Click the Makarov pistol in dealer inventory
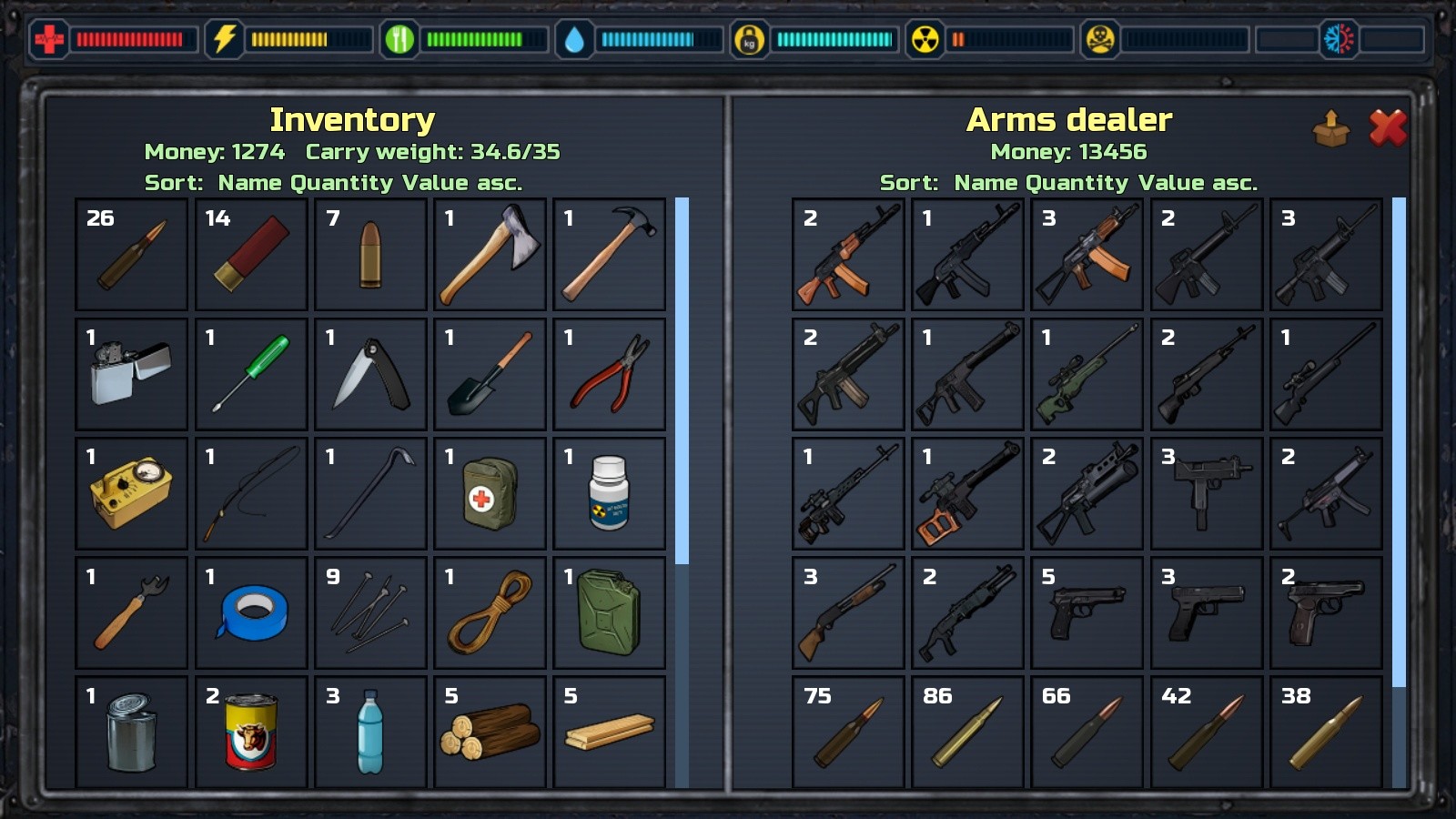1456x819 pixels. tap(1326, 612)
